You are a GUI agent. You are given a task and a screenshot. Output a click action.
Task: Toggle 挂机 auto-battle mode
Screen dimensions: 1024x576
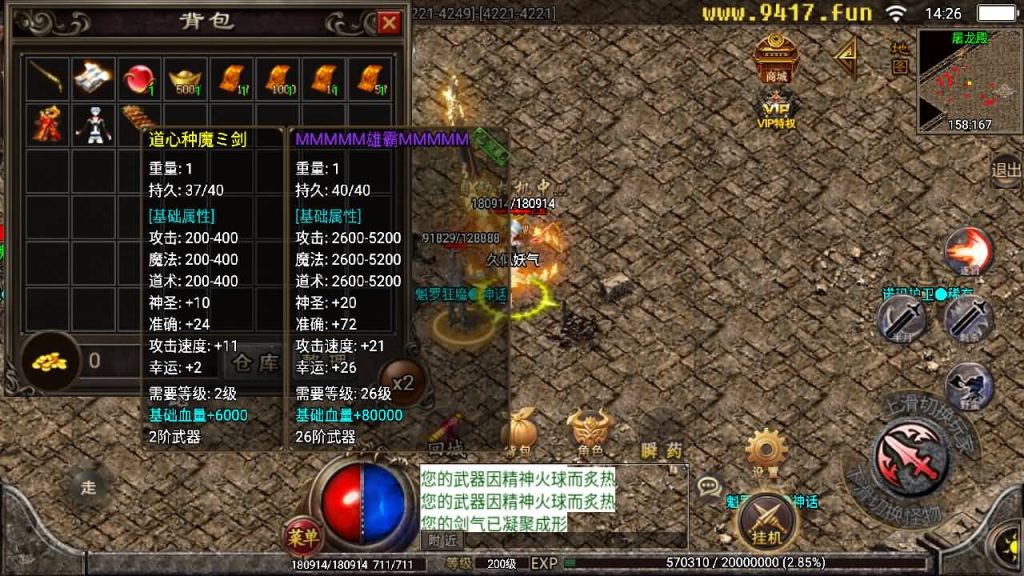(x=767, y=518)
